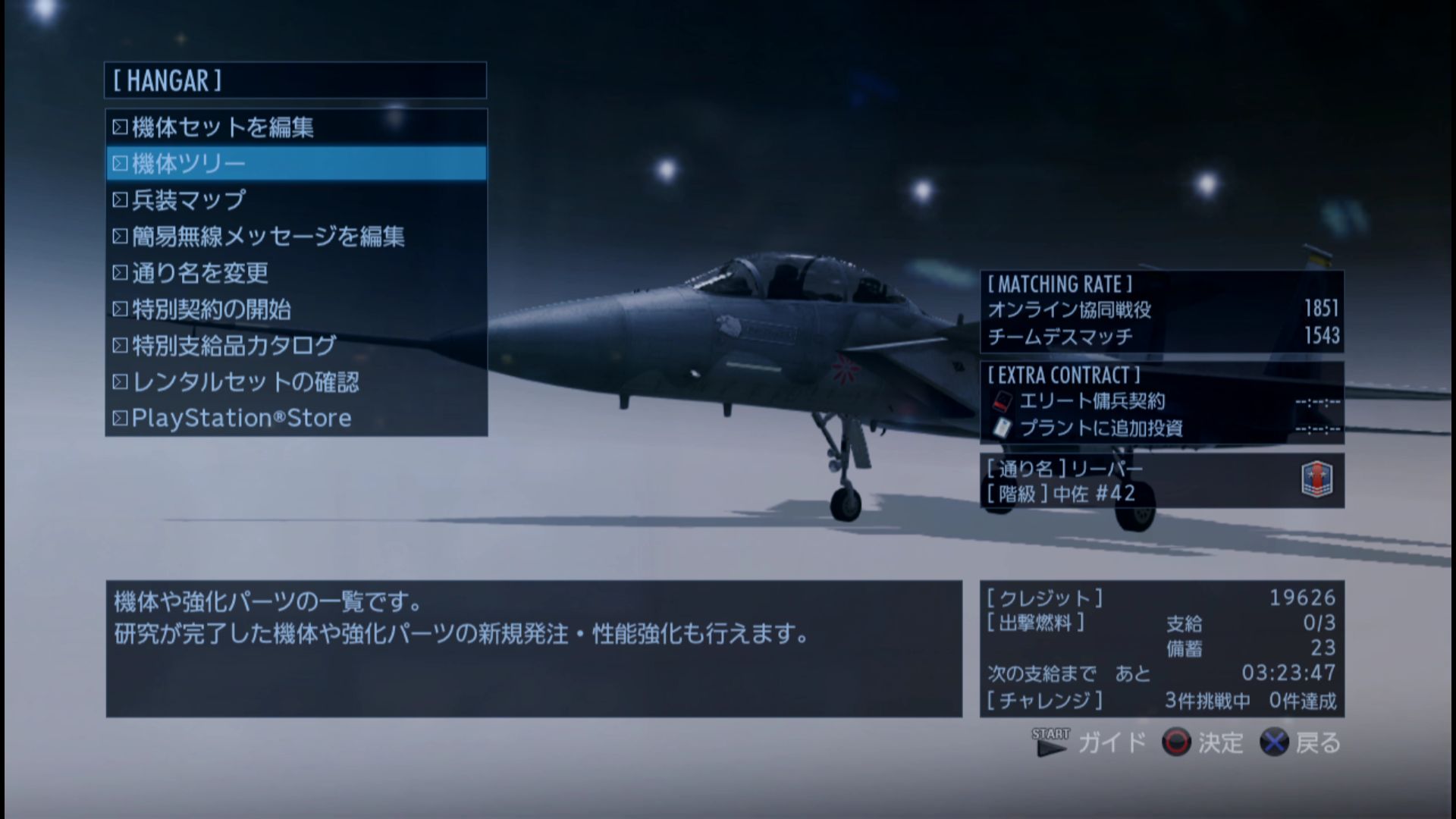Open the 特別支給品カタログ catalog

[x=296, y=346]
